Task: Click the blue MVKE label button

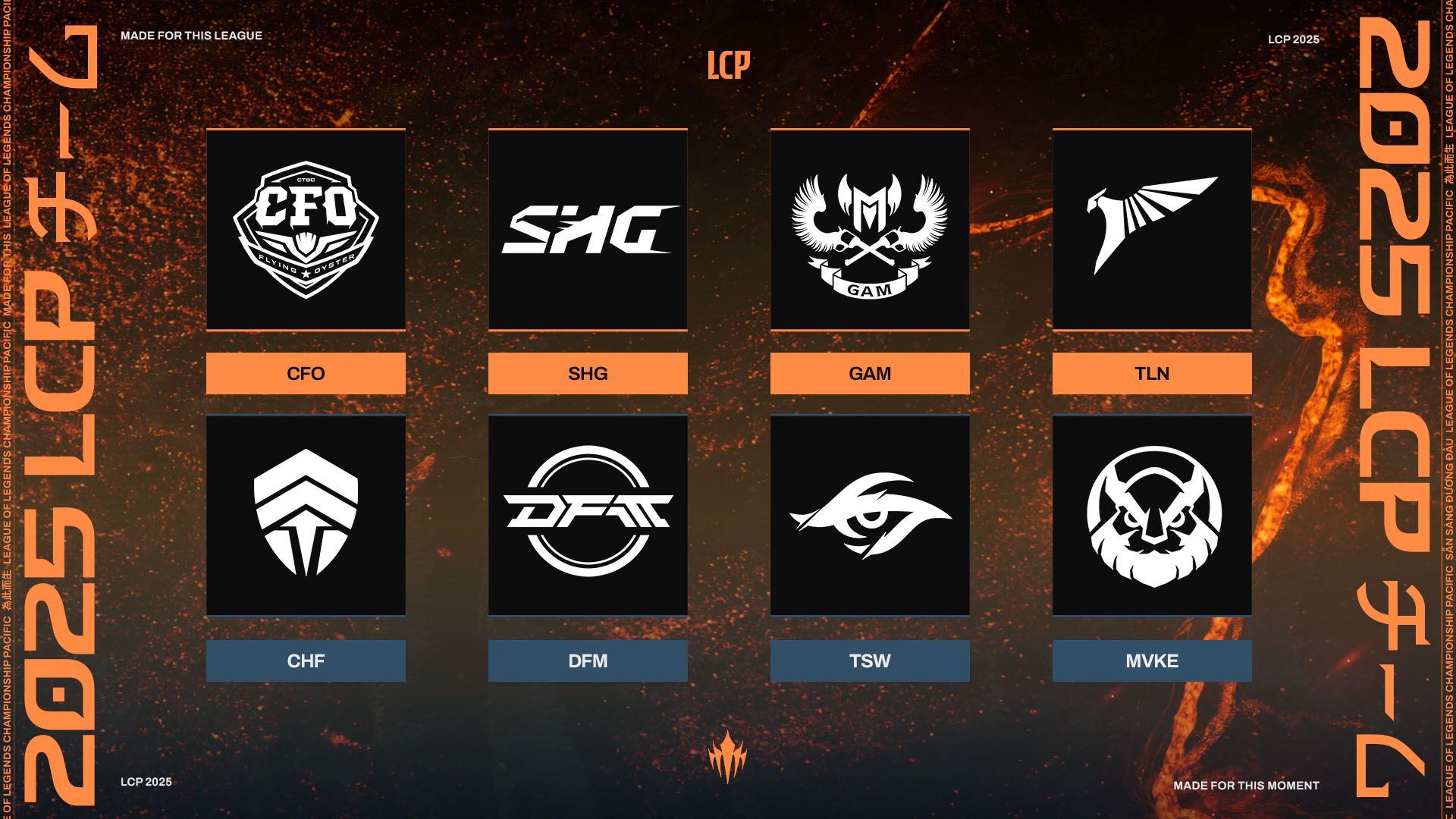Action: [x=1152, y=661]
